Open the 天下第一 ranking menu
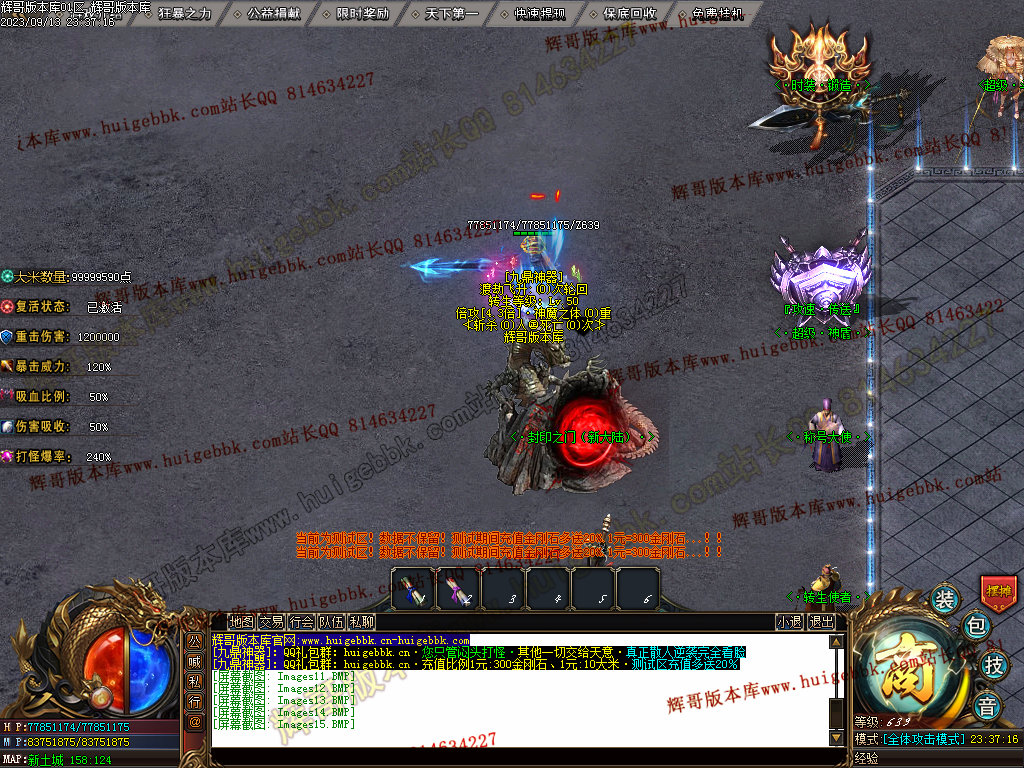 tap(451, 14)
